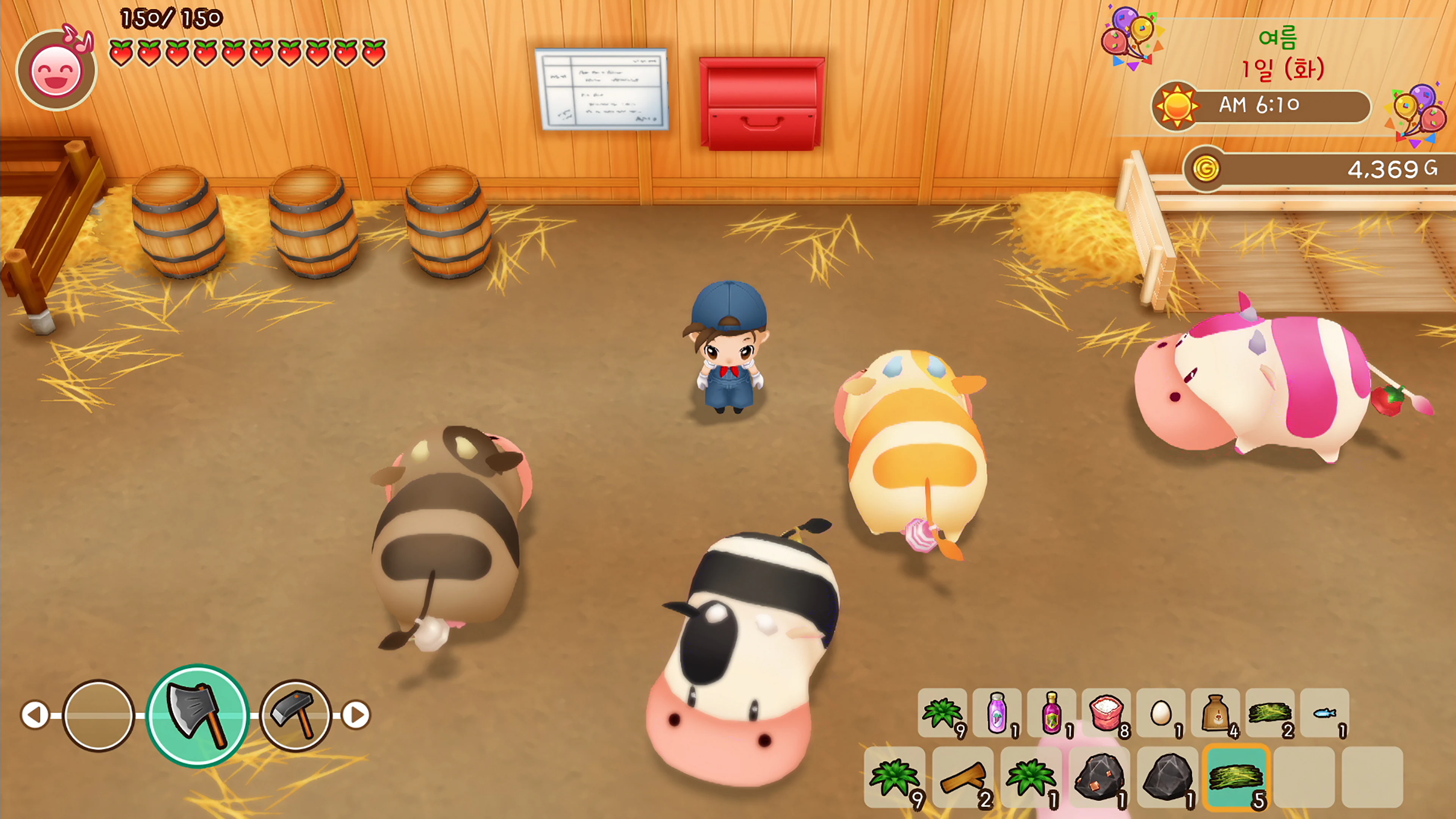Cycle tools using the left arrow
The width and height of the screenshot is (1456, 819).
[35, 715]
